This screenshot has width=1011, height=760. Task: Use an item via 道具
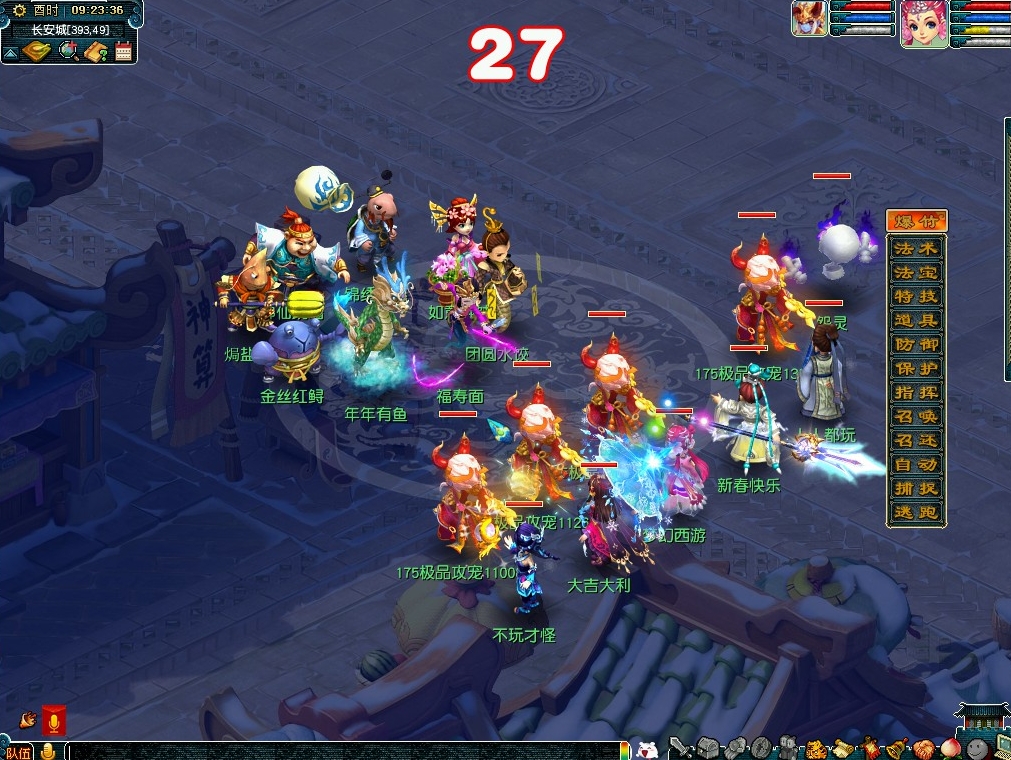coord(916,319)
